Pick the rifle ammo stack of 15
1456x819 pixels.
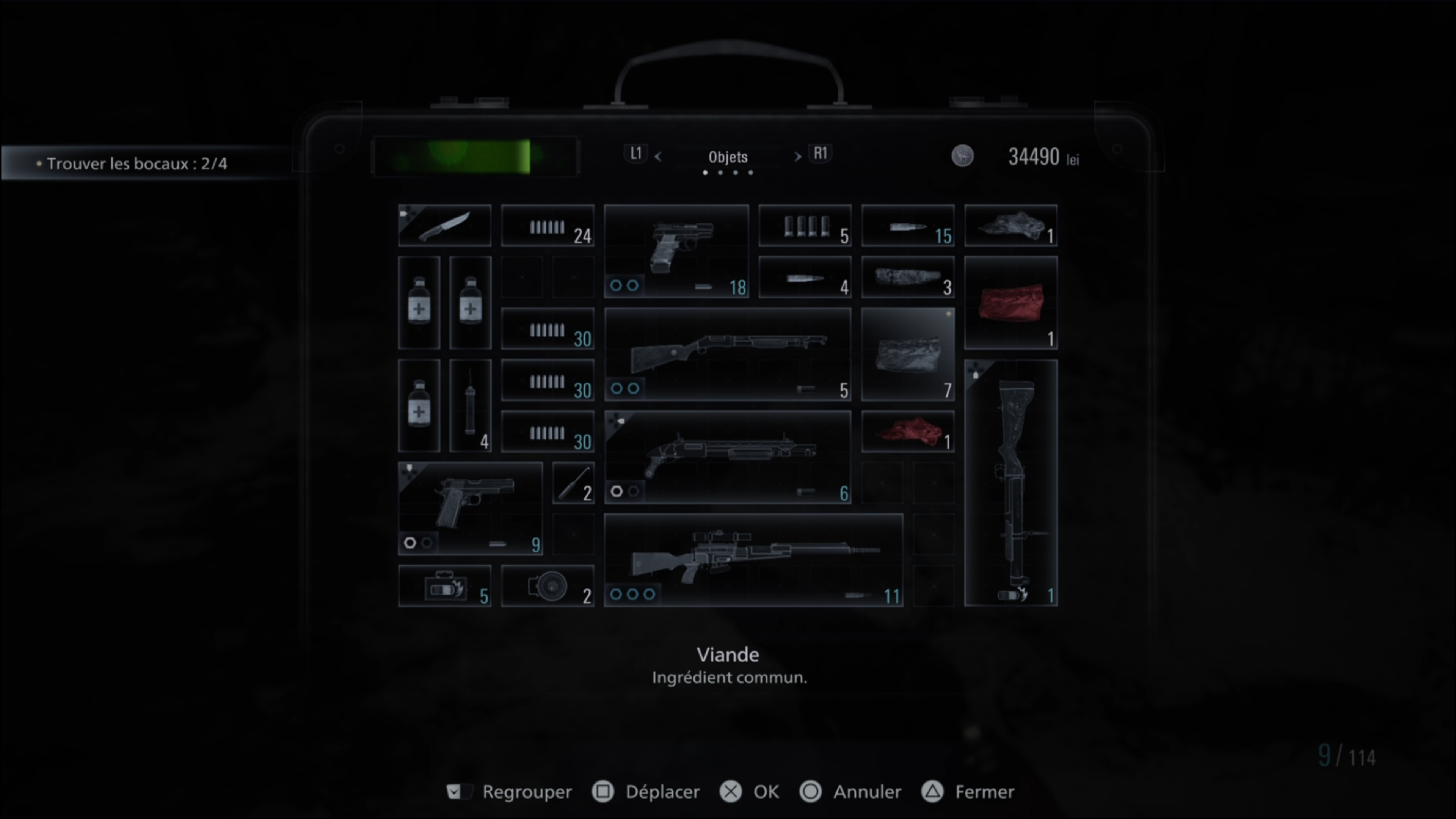pyautogui.click(x=908, y=226)
